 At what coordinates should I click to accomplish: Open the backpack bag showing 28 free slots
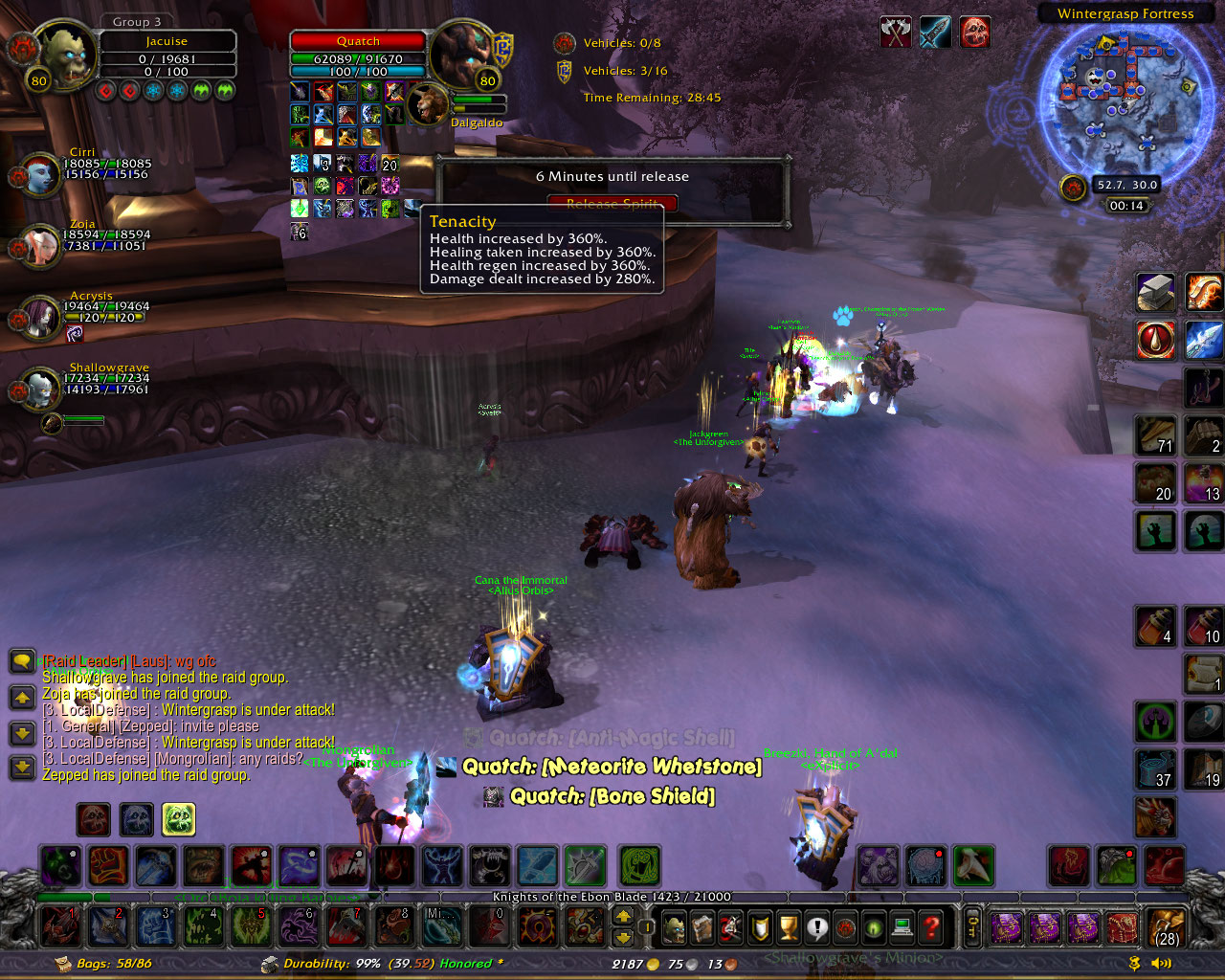(1167, 927)
